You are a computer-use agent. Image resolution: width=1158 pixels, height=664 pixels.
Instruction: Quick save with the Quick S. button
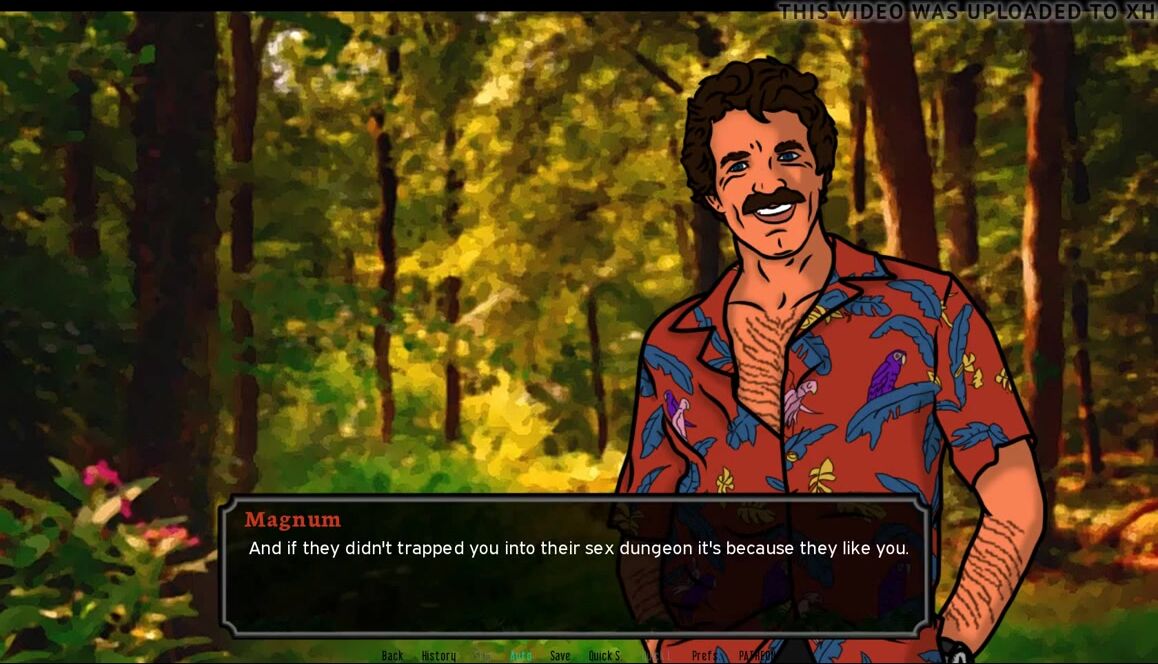tap(605, 656)
